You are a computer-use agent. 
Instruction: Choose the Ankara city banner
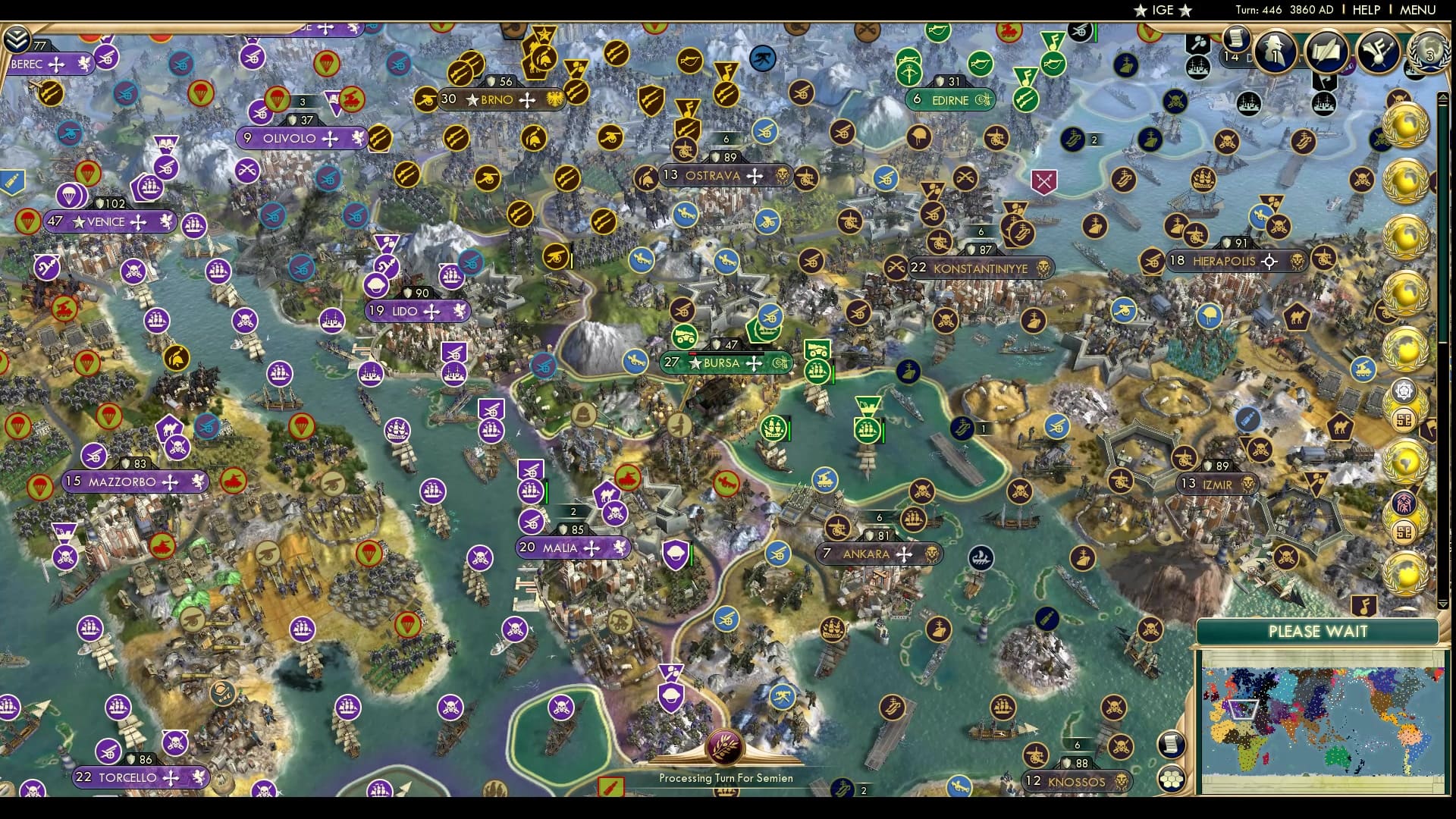pyautogui.click(x=866, y=554)
